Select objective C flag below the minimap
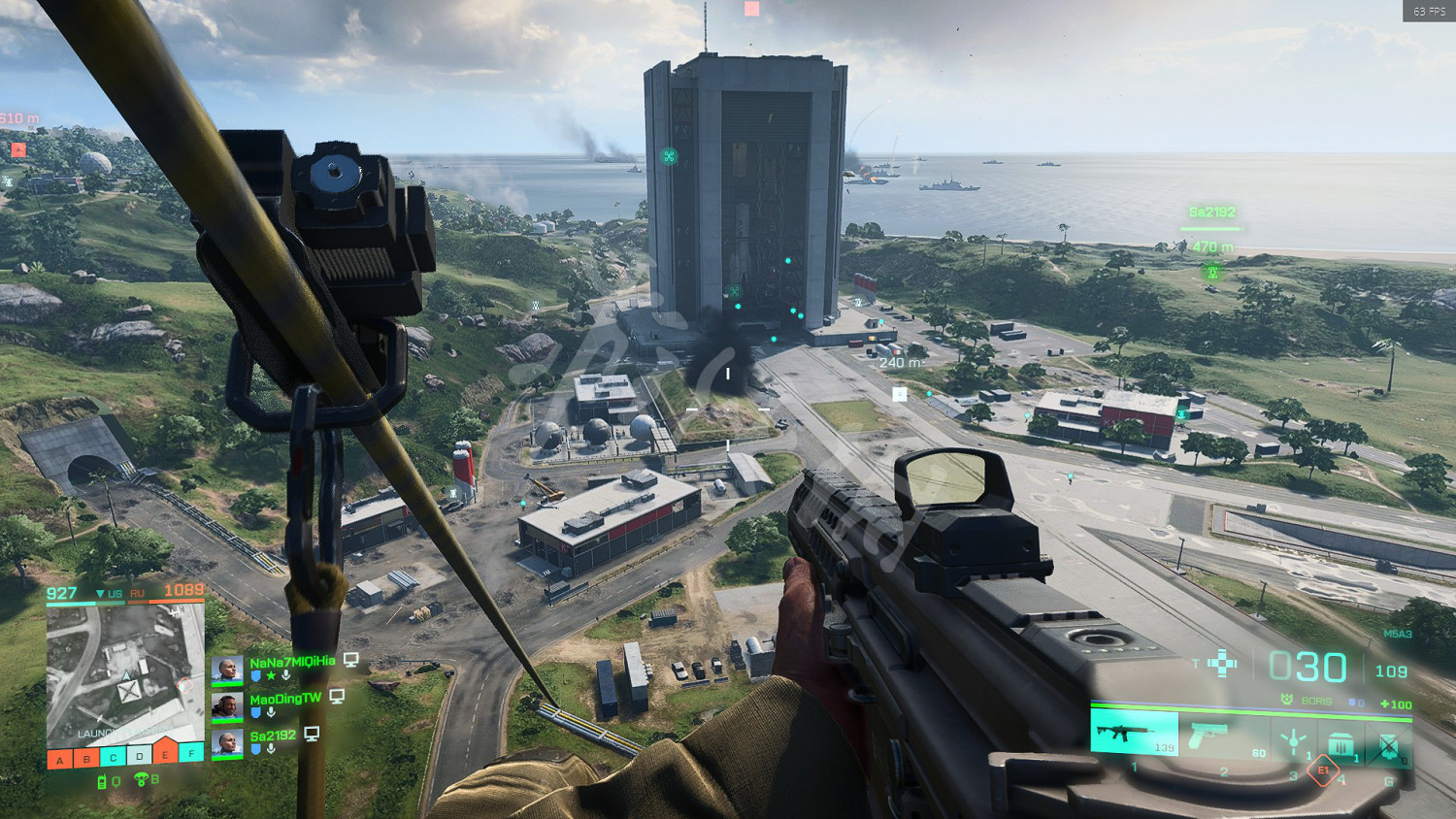Screen dimensions: 1456x819 pyautogui.click(x=113, y=758)
